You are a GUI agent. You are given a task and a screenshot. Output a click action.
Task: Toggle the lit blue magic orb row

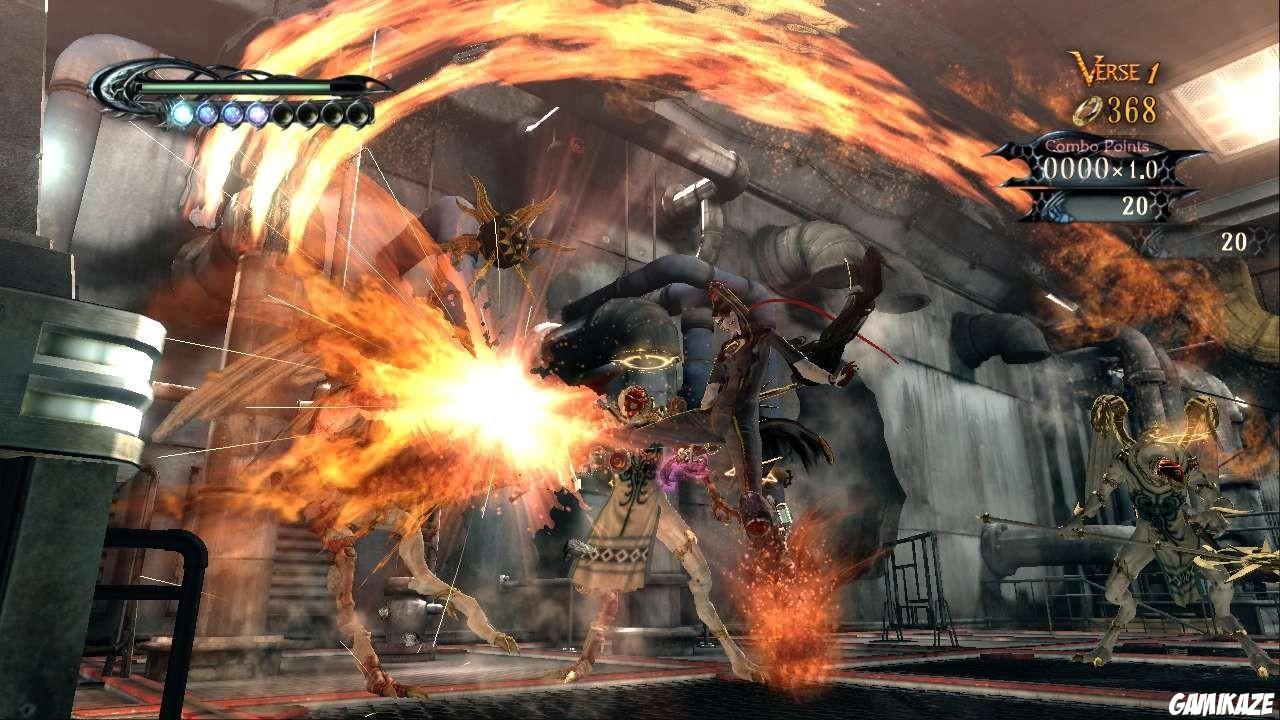(218, 115)
